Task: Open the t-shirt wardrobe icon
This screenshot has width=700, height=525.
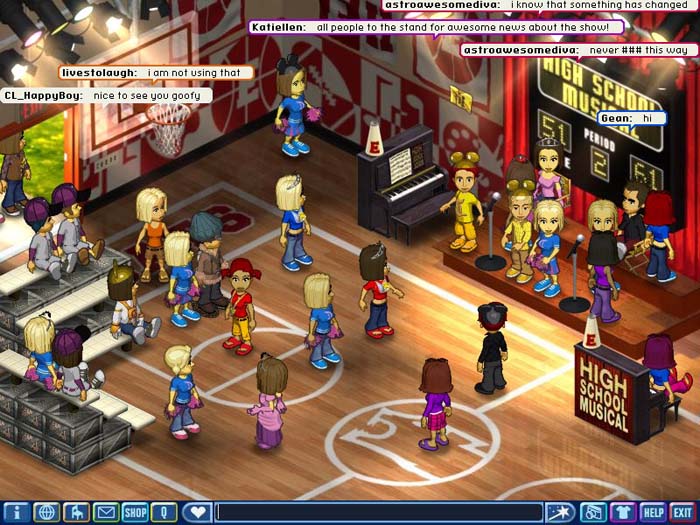Action: tap(623, 513)
